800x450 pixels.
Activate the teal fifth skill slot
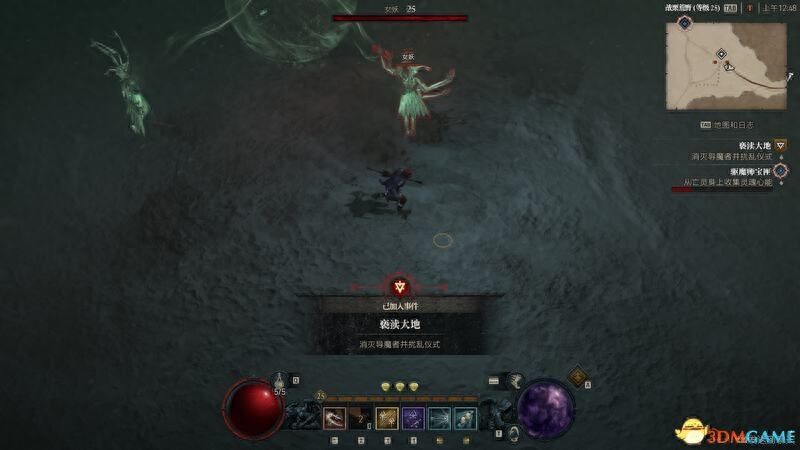pos(440,418)
